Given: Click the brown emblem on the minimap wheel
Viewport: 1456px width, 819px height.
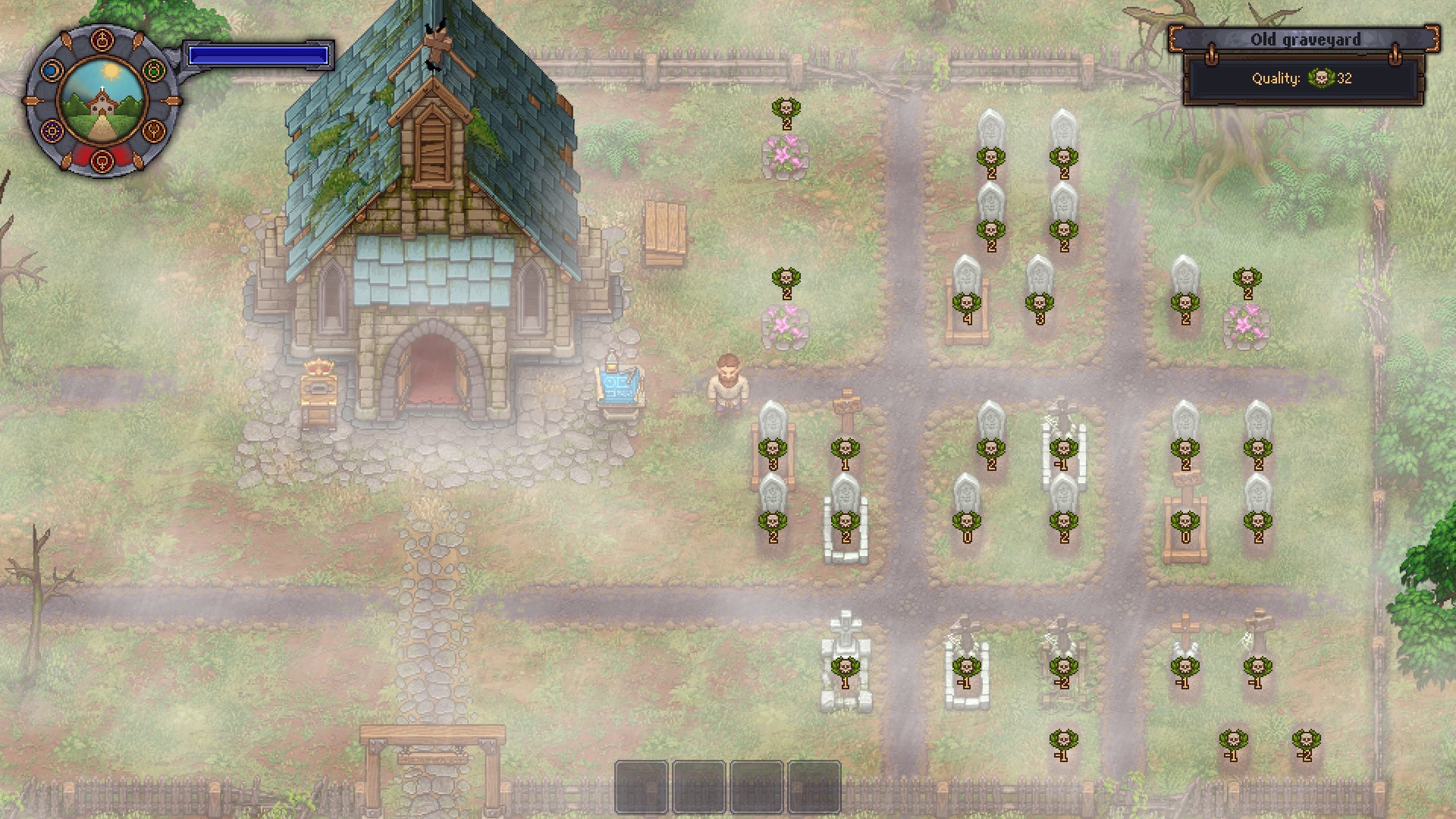Looking at the screenshot, I should (153, 131).
